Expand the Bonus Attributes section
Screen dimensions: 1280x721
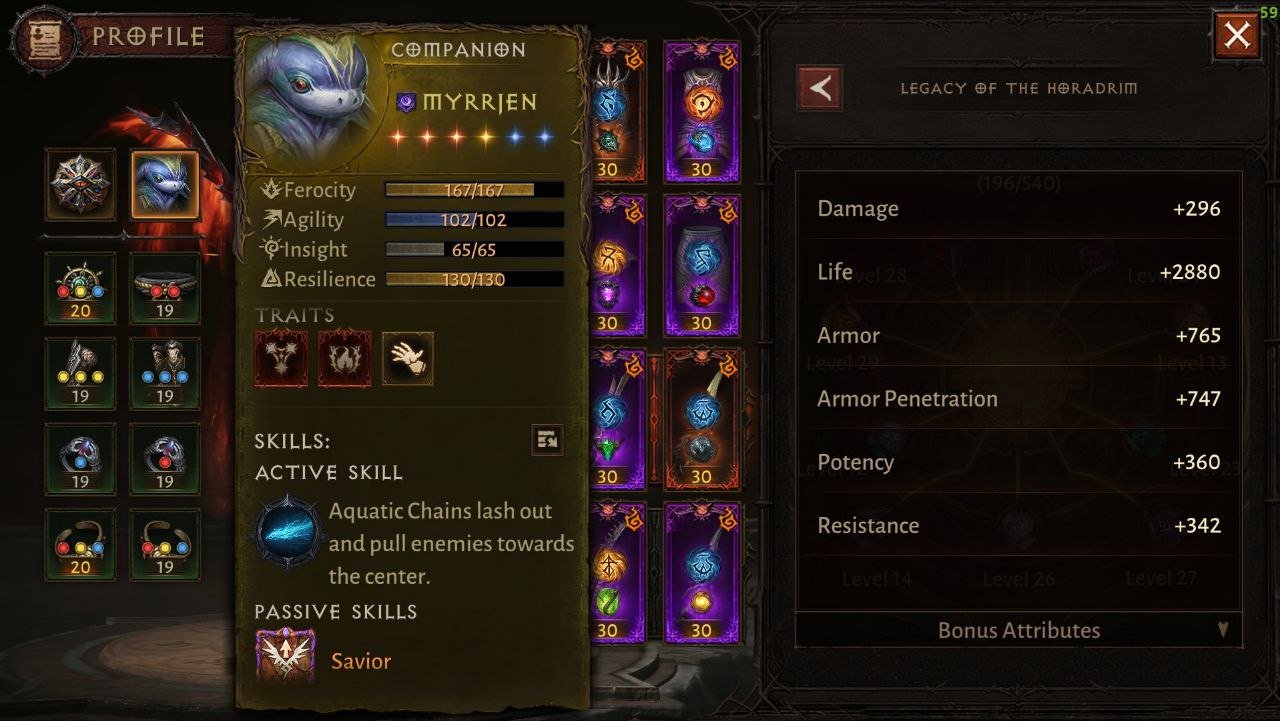[1018, 630]
